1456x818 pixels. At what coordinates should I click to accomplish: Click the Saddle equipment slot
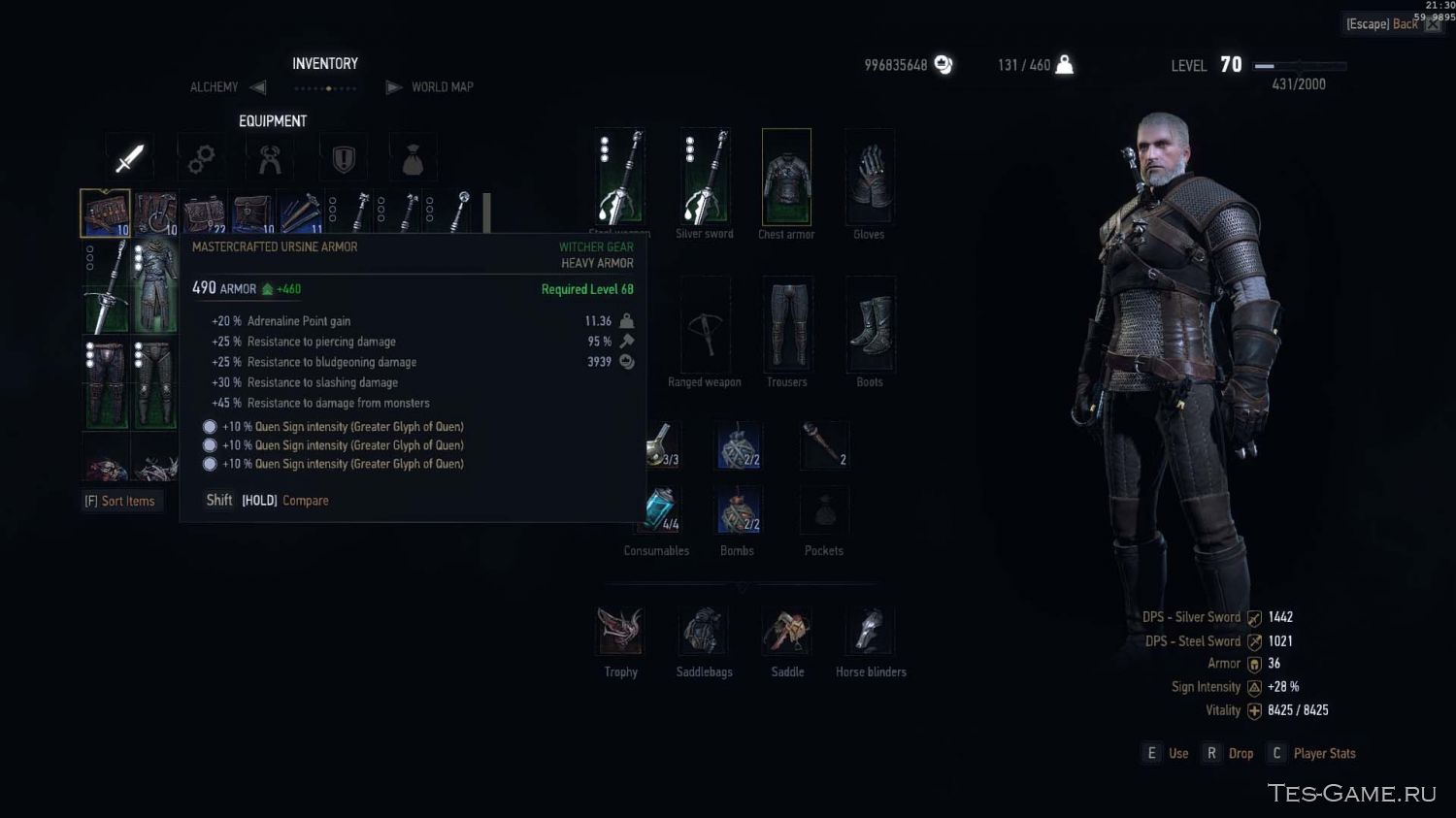coord(787,633)
